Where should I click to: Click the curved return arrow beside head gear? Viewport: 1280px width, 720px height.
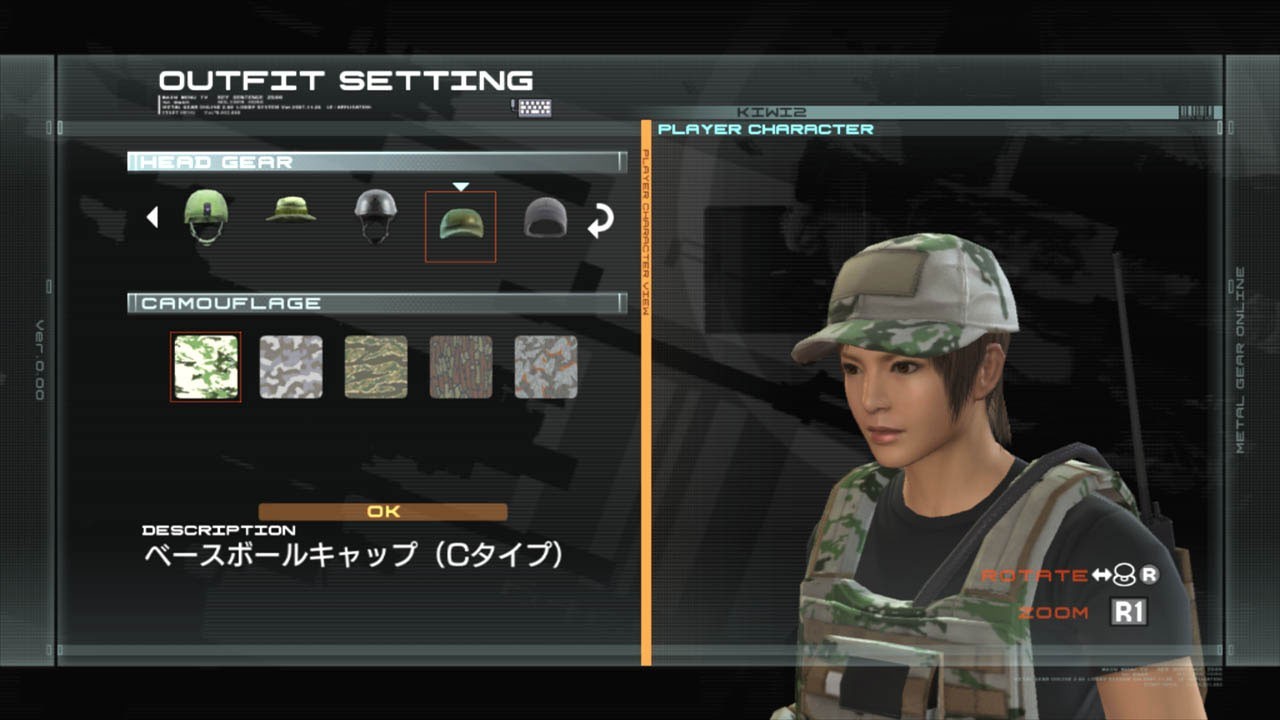[x=600, y=221]
